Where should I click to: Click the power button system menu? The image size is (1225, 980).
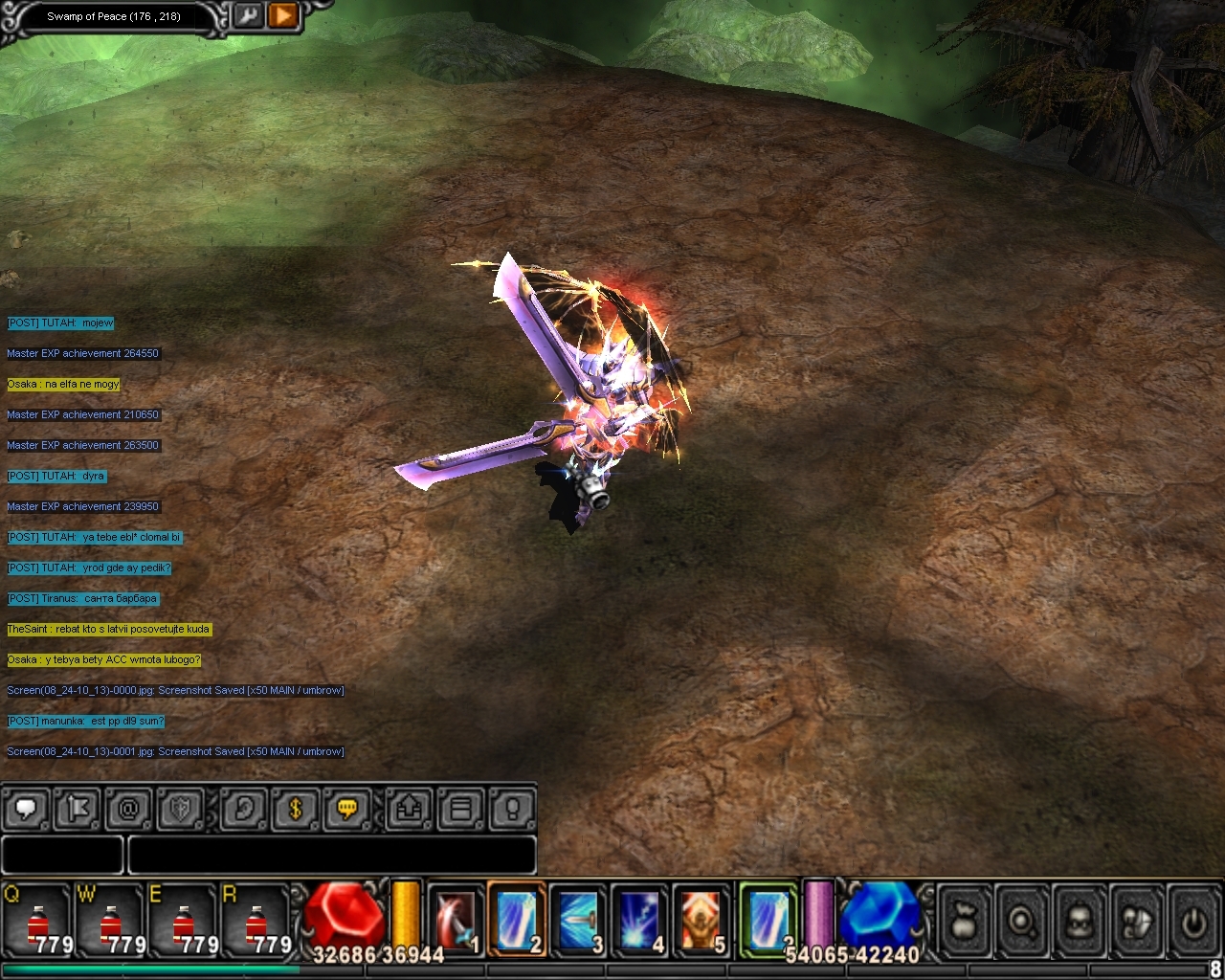tap(1192, 923)
